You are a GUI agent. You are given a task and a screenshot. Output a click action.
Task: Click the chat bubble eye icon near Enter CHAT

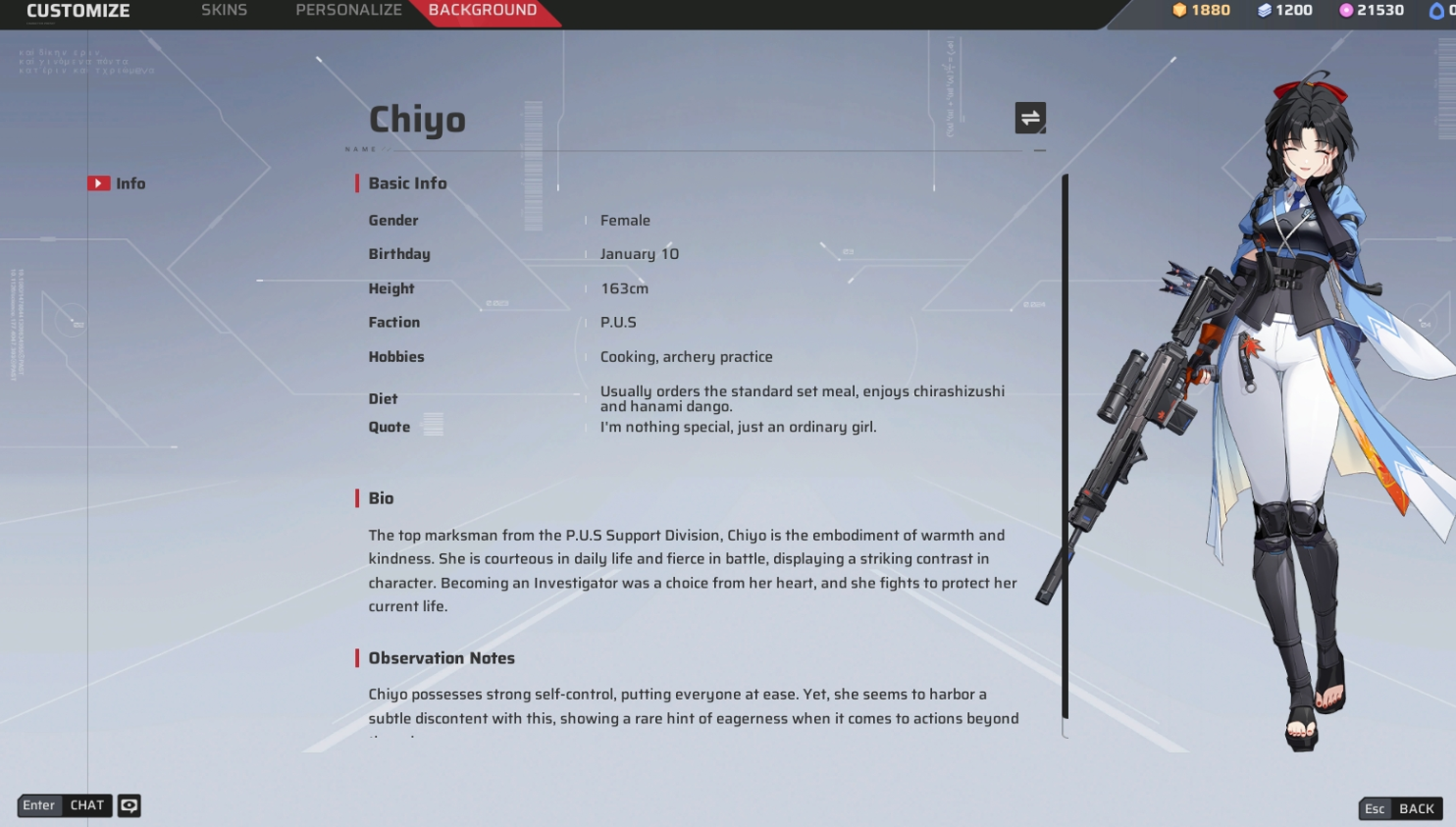coord(128,804)
